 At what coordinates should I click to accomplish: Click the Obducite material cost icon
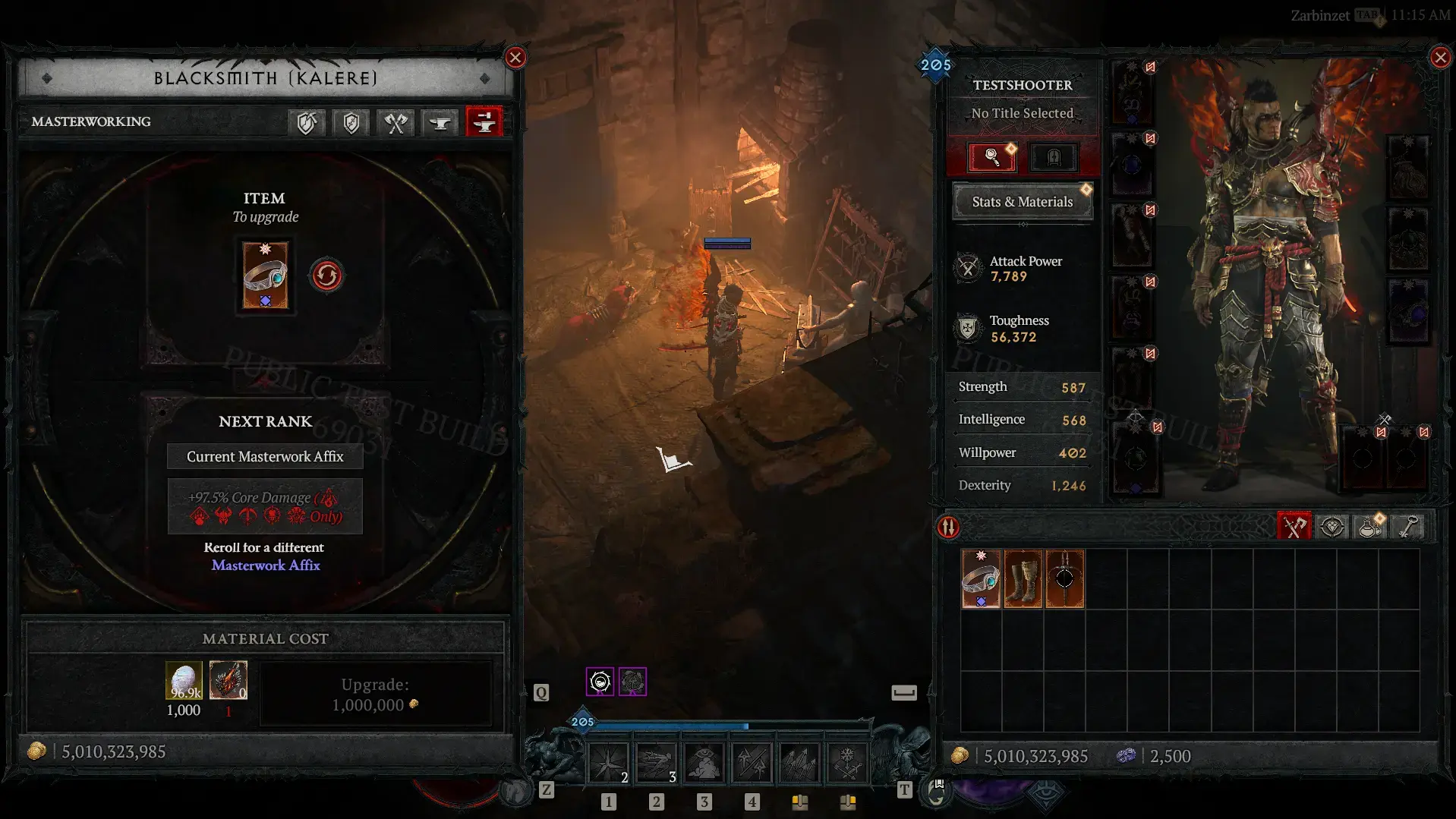click(x=184, y=680)
